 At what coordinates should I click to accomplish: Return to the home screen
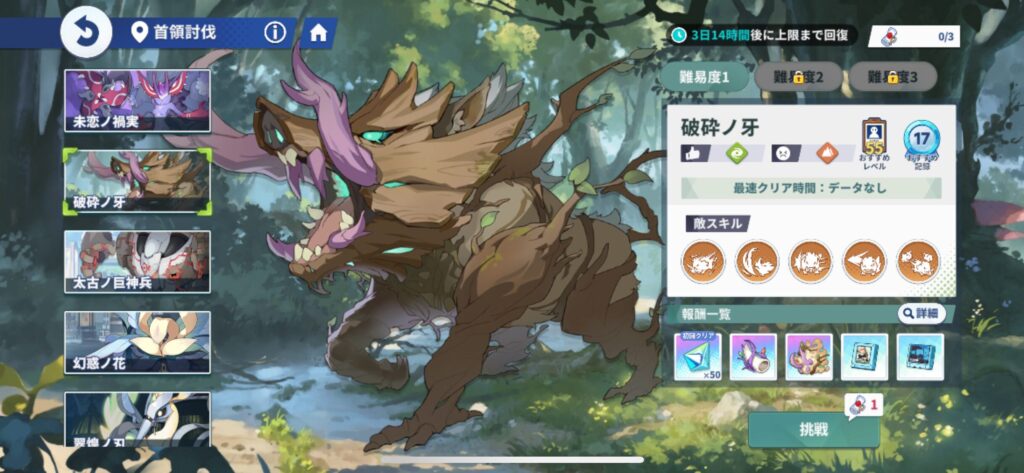tap(318, 33)
